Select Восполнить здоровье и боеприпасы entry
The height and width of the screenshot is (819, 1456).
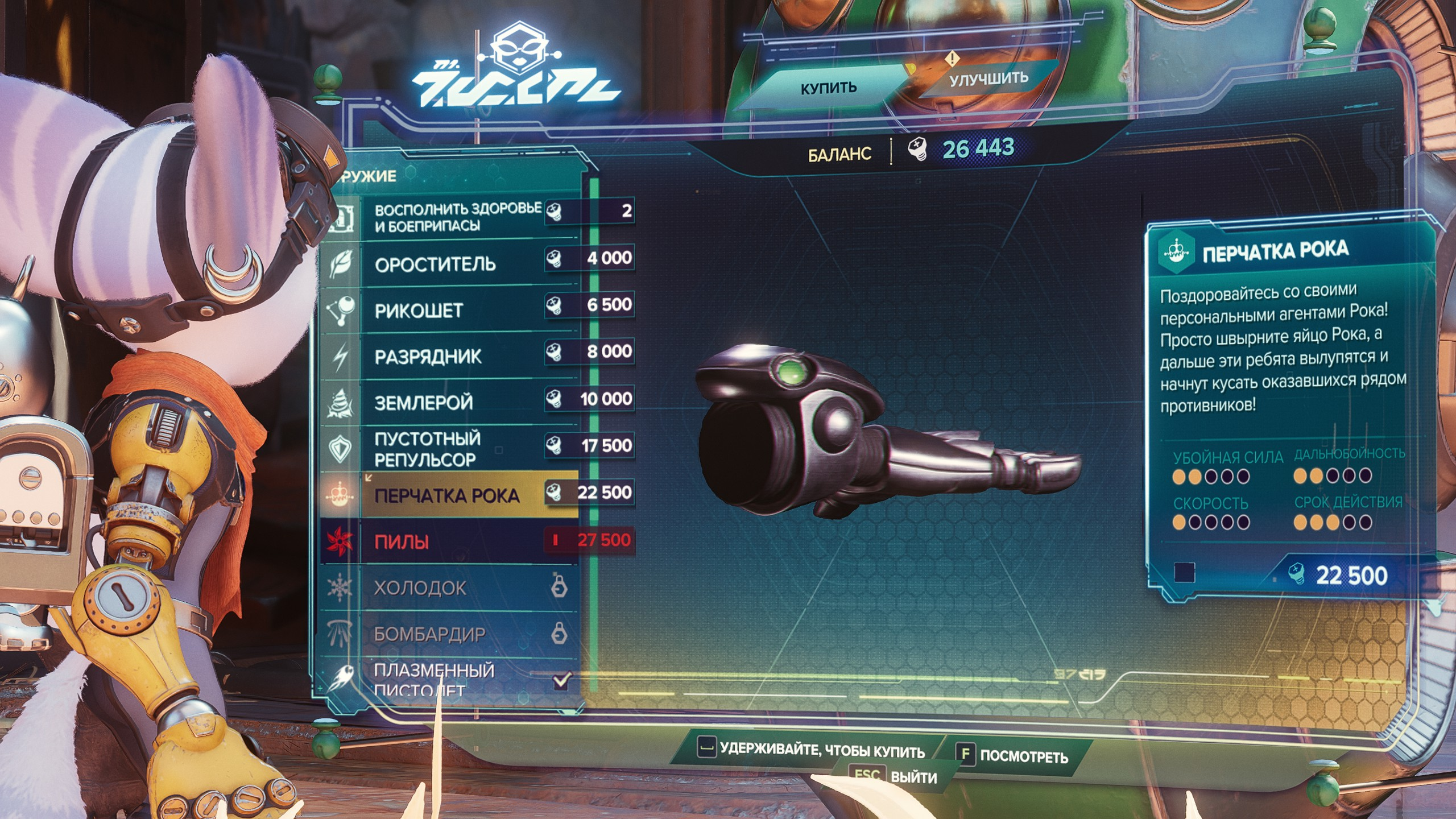[457, 217]
